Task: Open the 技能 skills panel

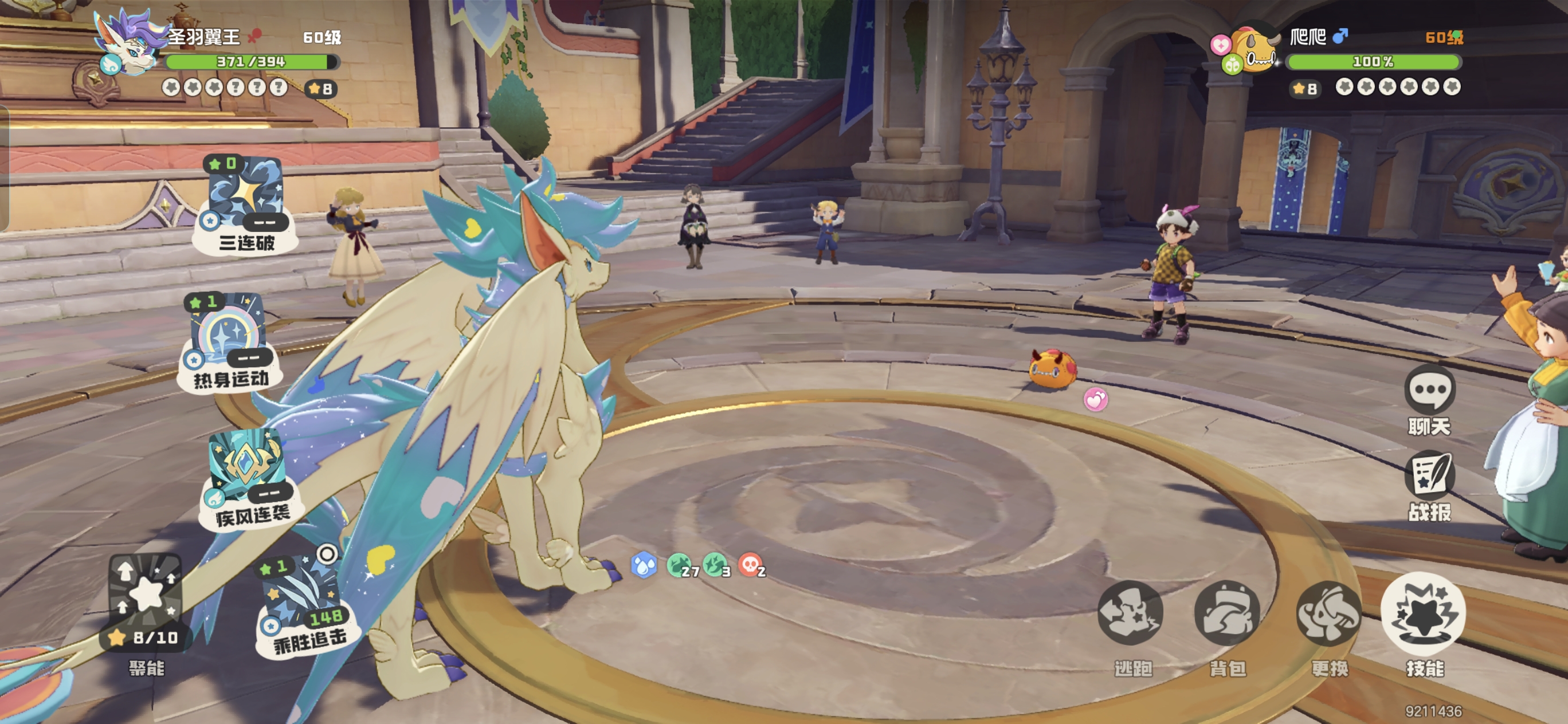Action: click(1423, 613)
